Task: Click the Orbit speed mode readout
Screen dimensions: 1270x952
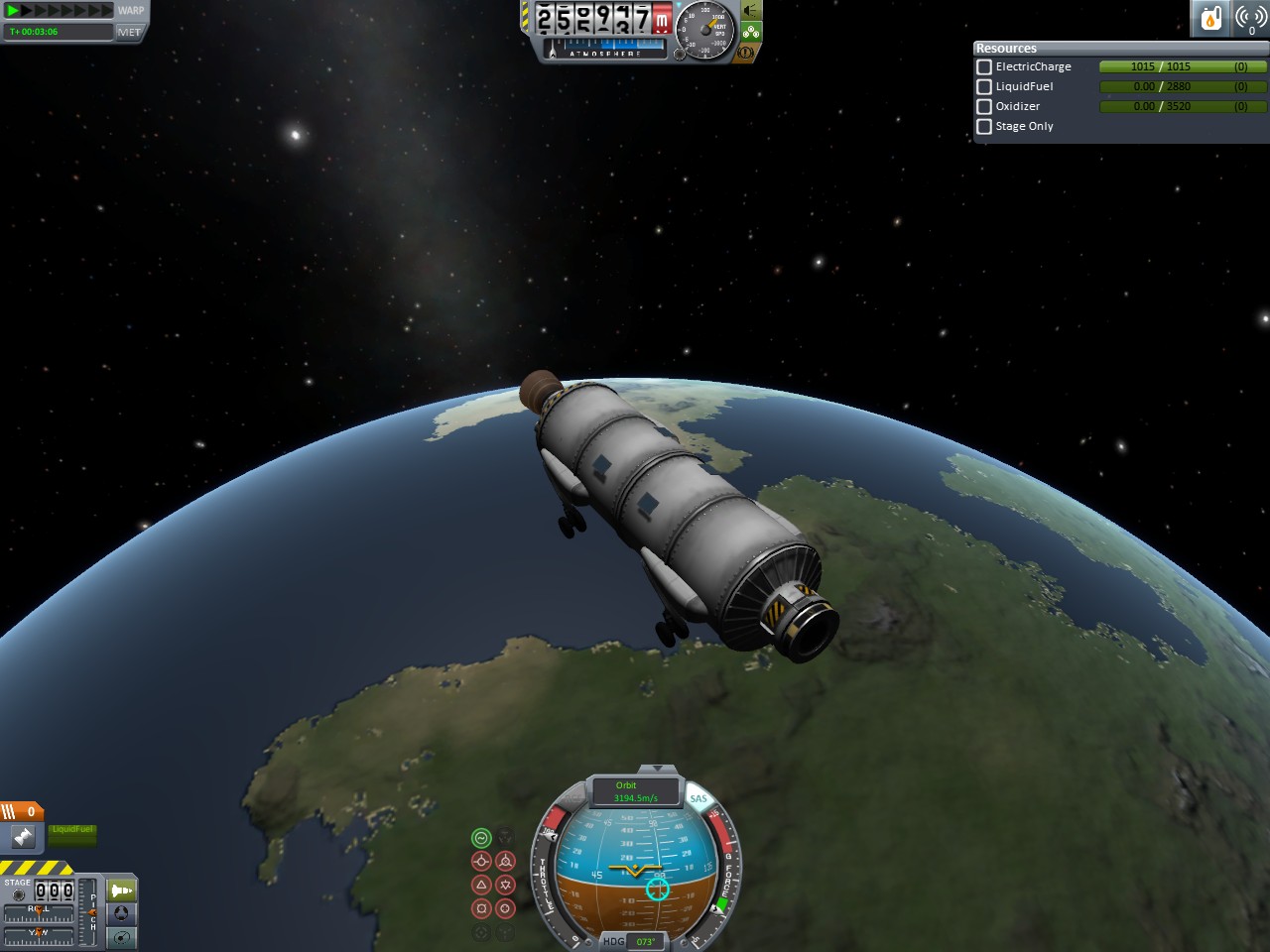Action: click(635, 791)
